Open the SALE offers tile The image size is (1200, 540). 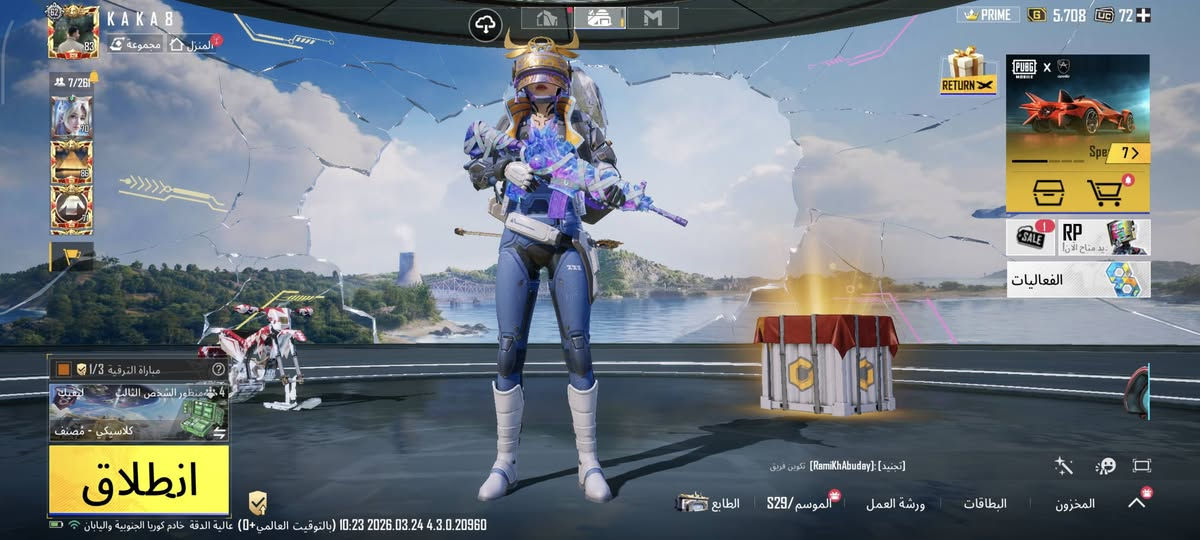tap(1030, 238)
